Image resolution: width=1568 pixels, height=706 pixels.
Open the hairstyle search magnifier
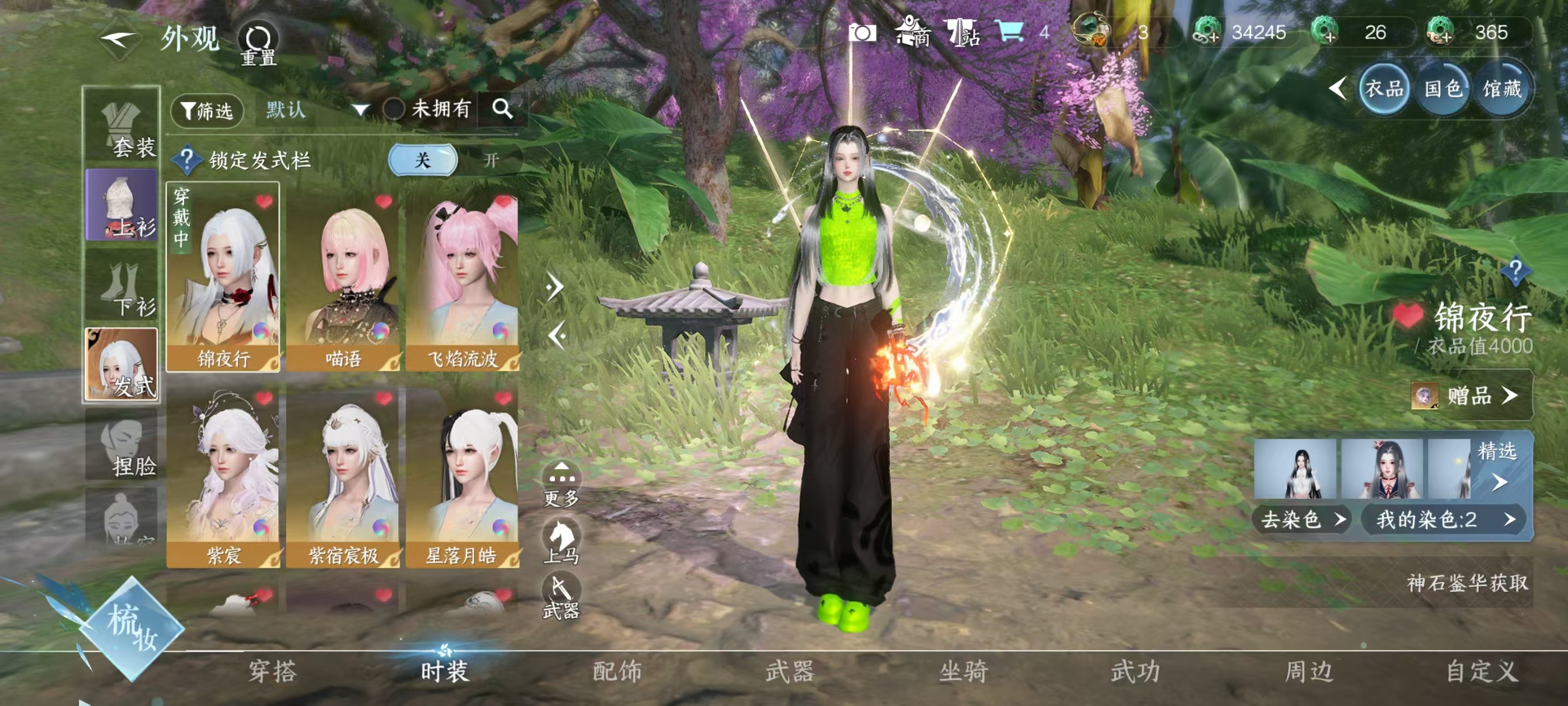click(x=502, y=109)
